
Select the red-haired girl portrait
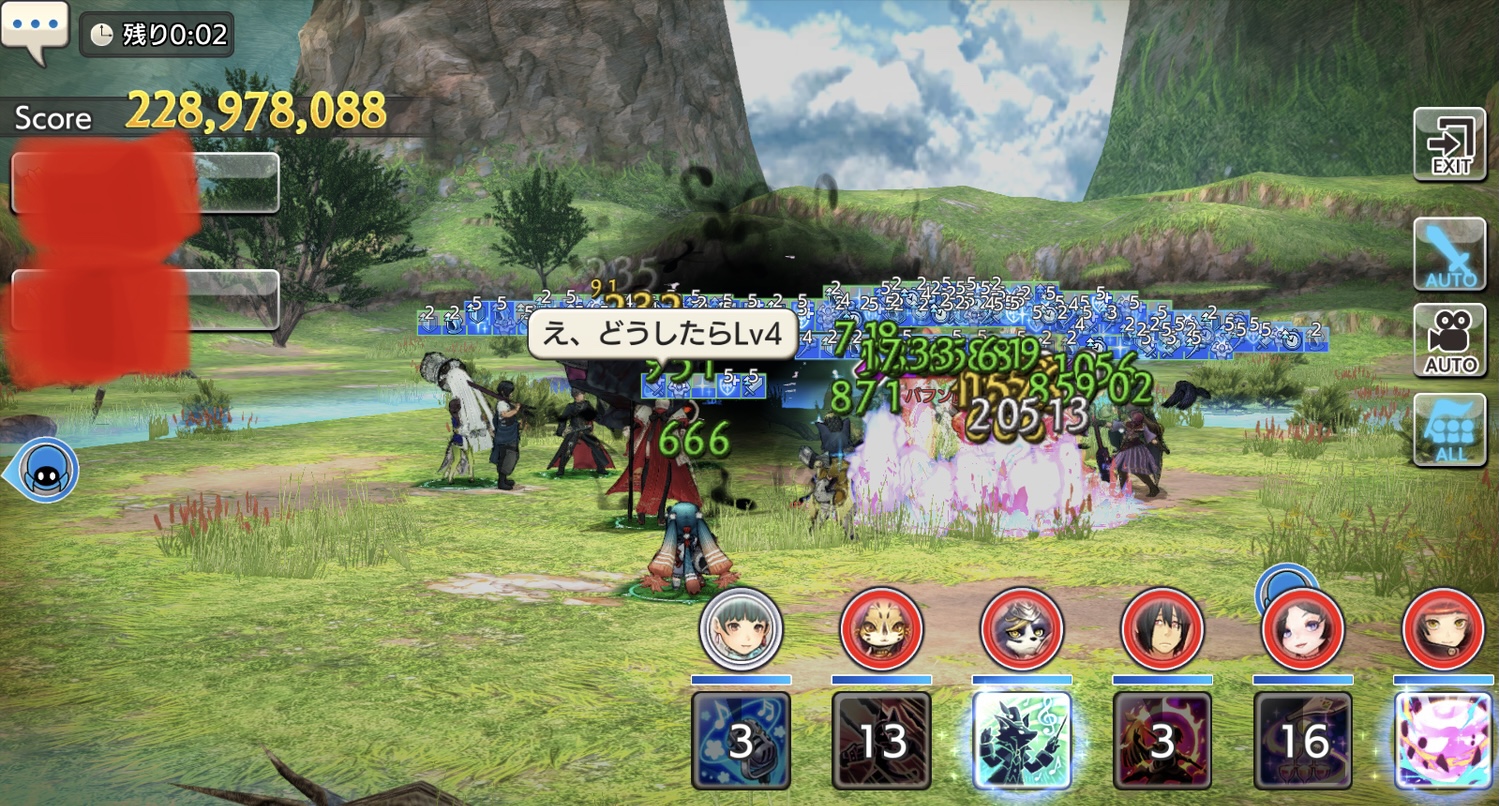click(1443, 629)
